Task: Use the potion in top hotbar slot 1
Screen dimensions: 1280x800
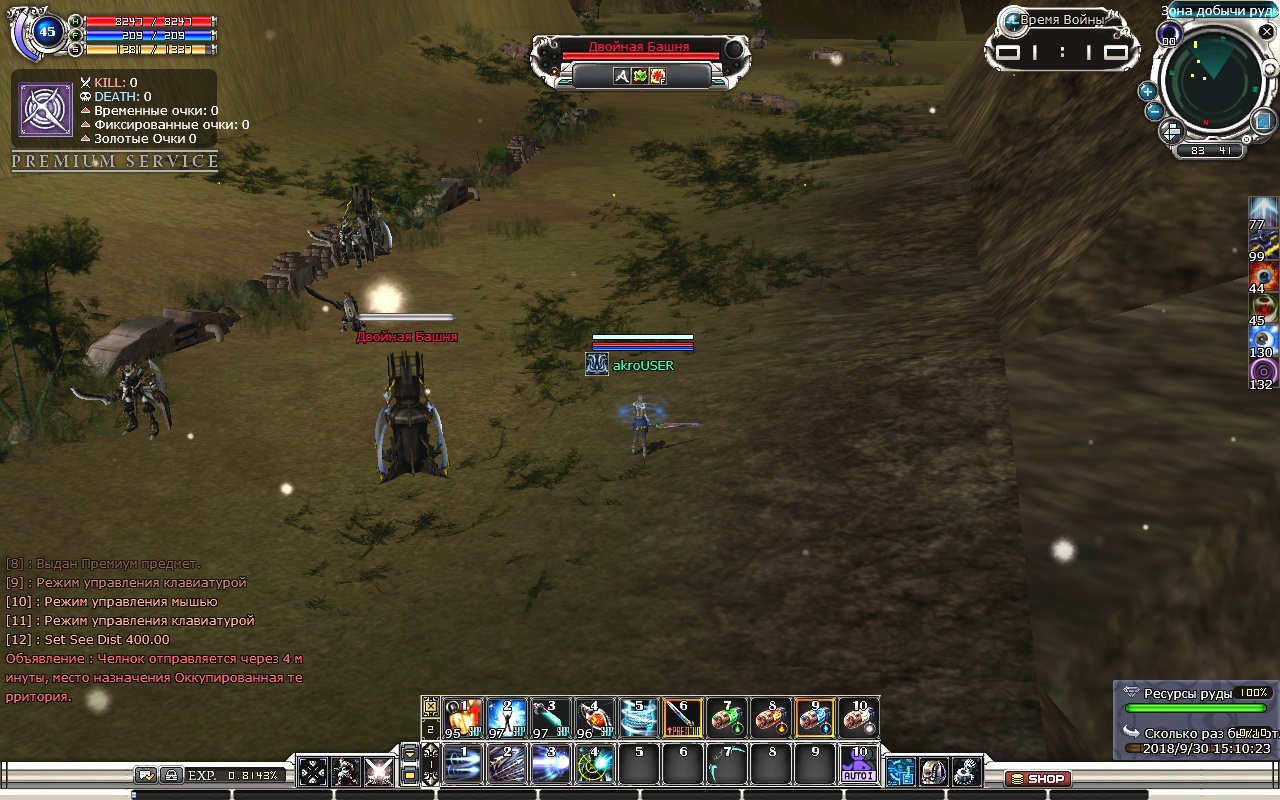Action: (x=463, y=717)
